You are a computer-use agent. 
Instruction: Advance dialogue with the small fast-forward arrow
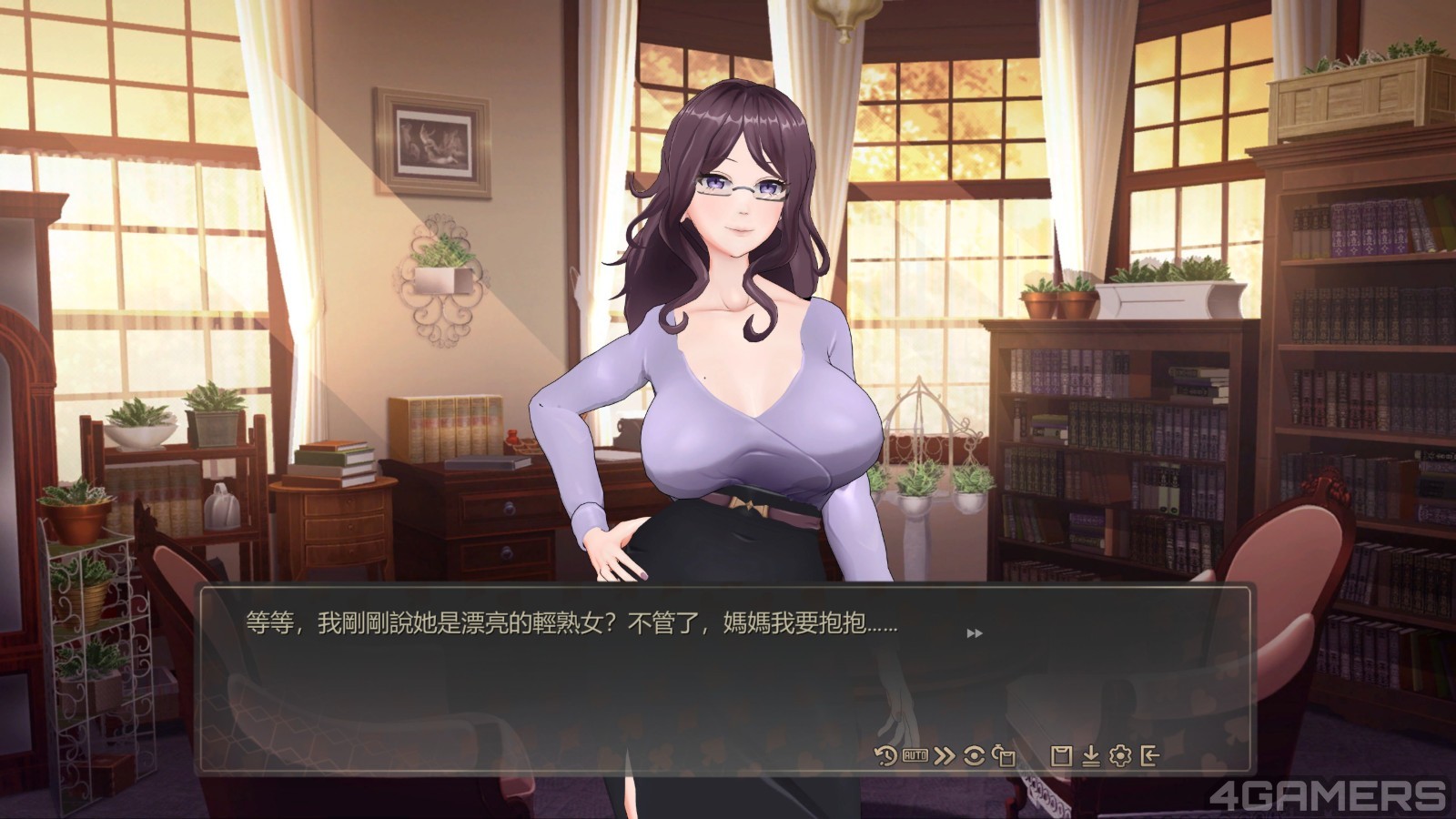tap(974, 633)
